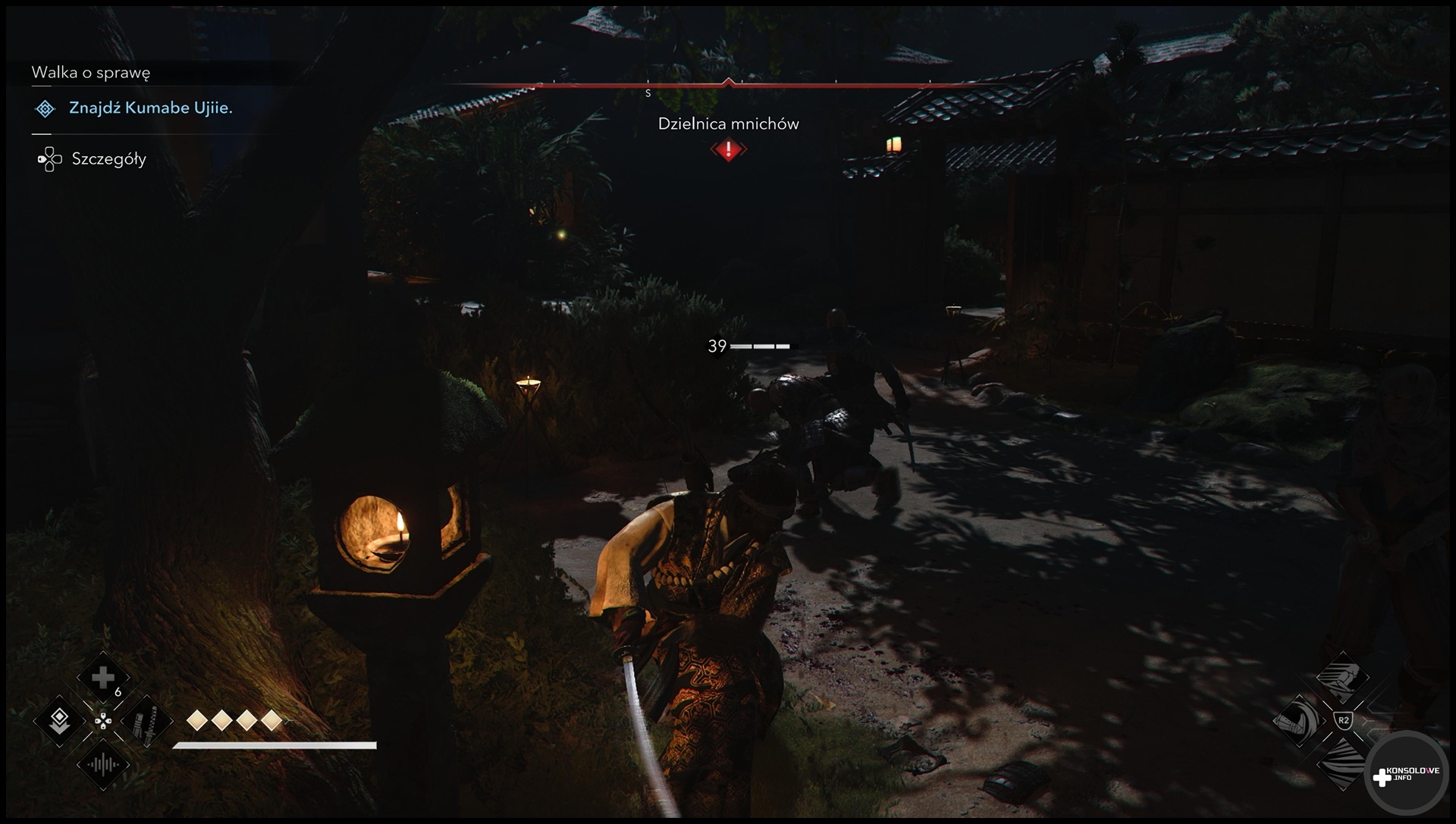Select the 'Znajdź Kumabe Ujiie.' objective
The image size is (1456, 824).
click(x=150, y=108)
